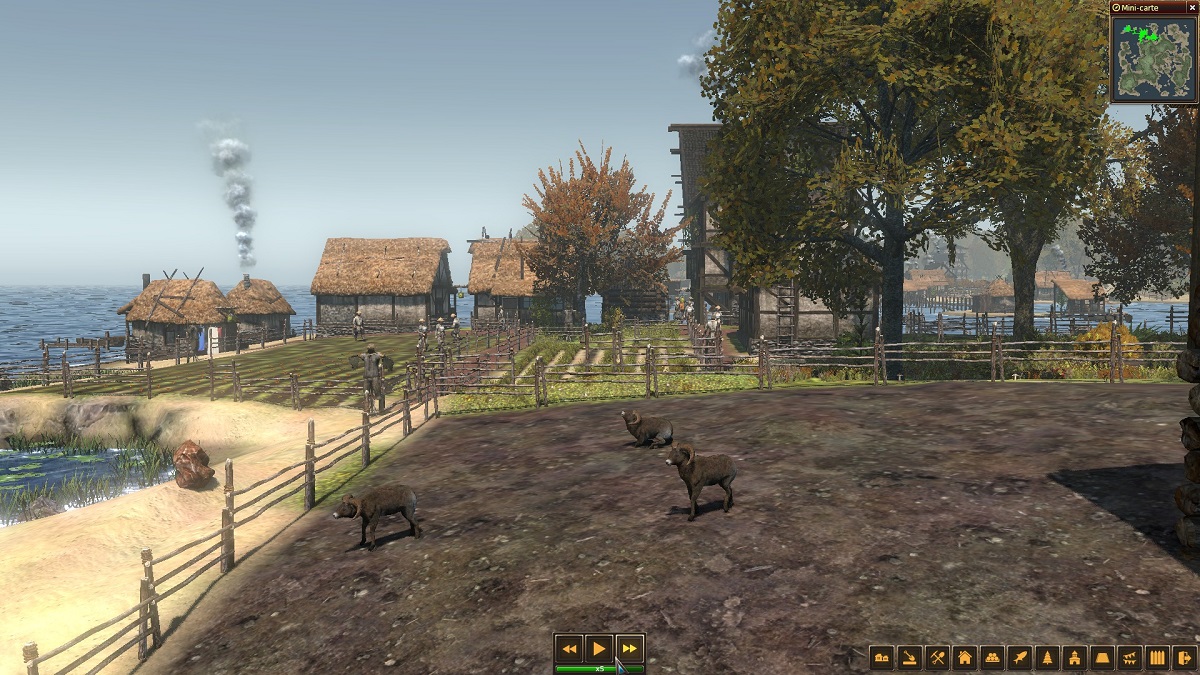Open the crossed pickaxe and shovel menu
The image size is (1200, 675).
pyautogui.click(x=937, y=657)
